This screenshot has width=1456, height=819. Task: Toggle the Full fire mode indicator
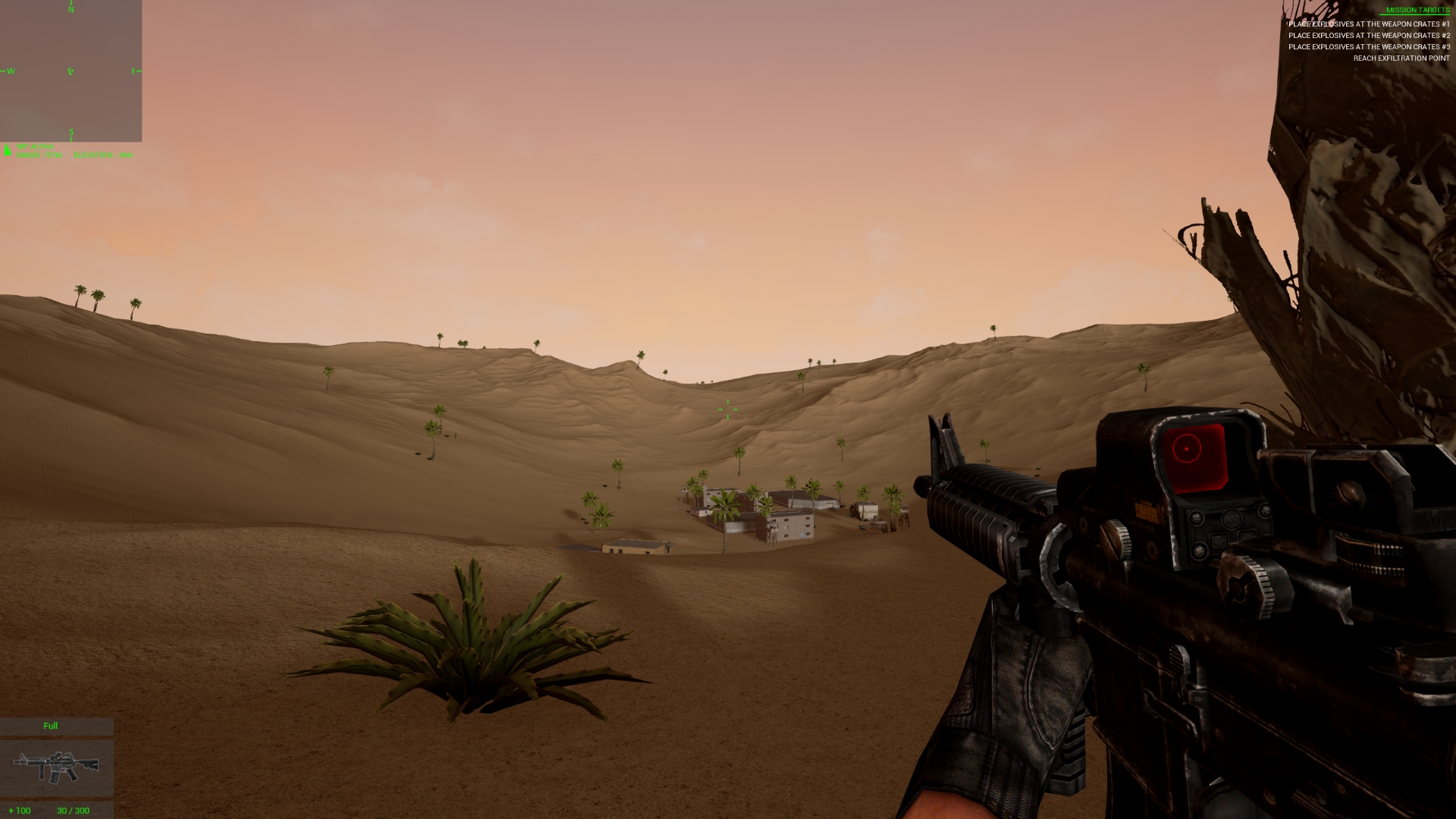point(50,726)
